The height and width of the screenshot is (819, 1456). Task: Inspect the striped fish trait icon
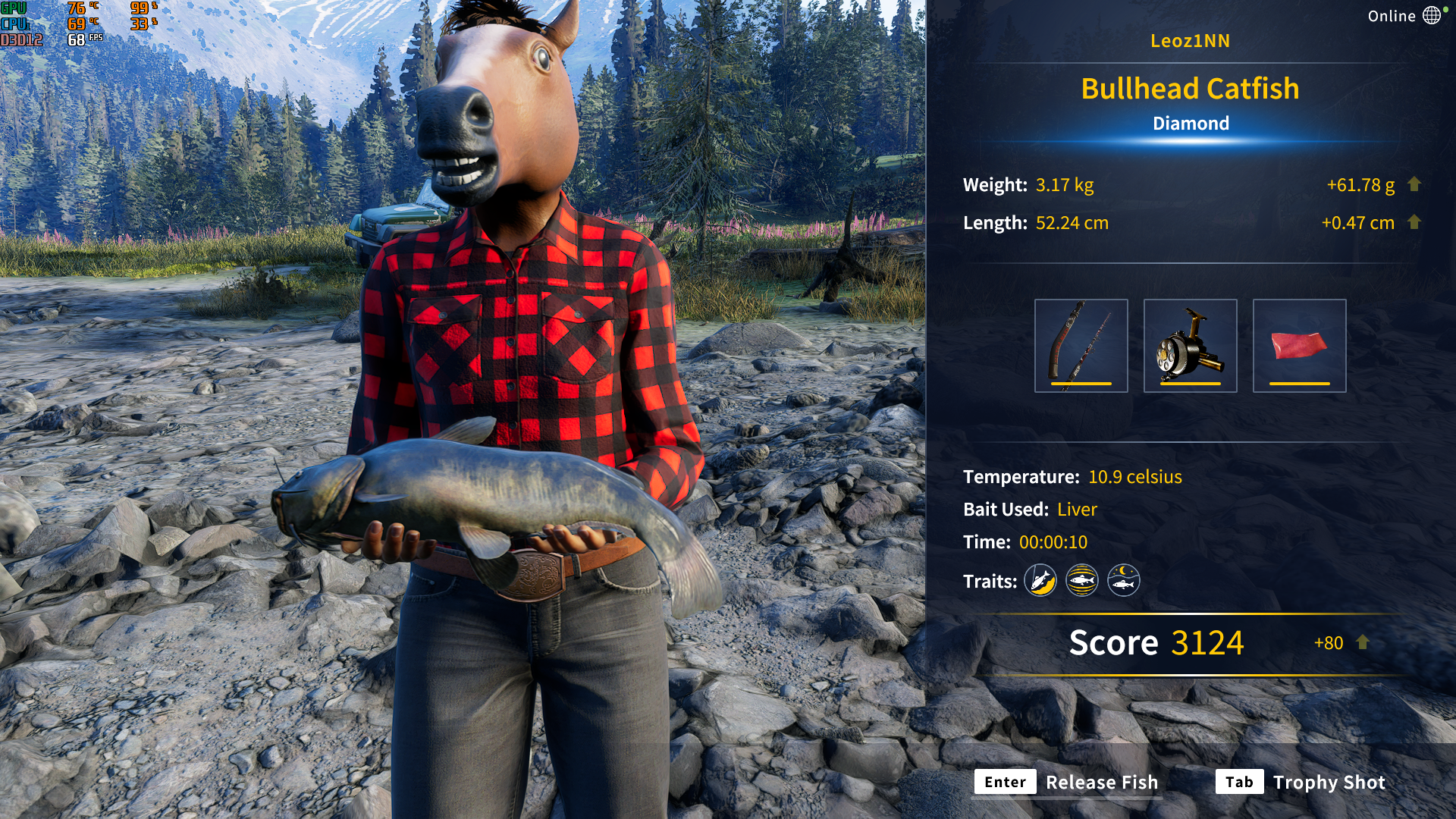click(1081, 582)
